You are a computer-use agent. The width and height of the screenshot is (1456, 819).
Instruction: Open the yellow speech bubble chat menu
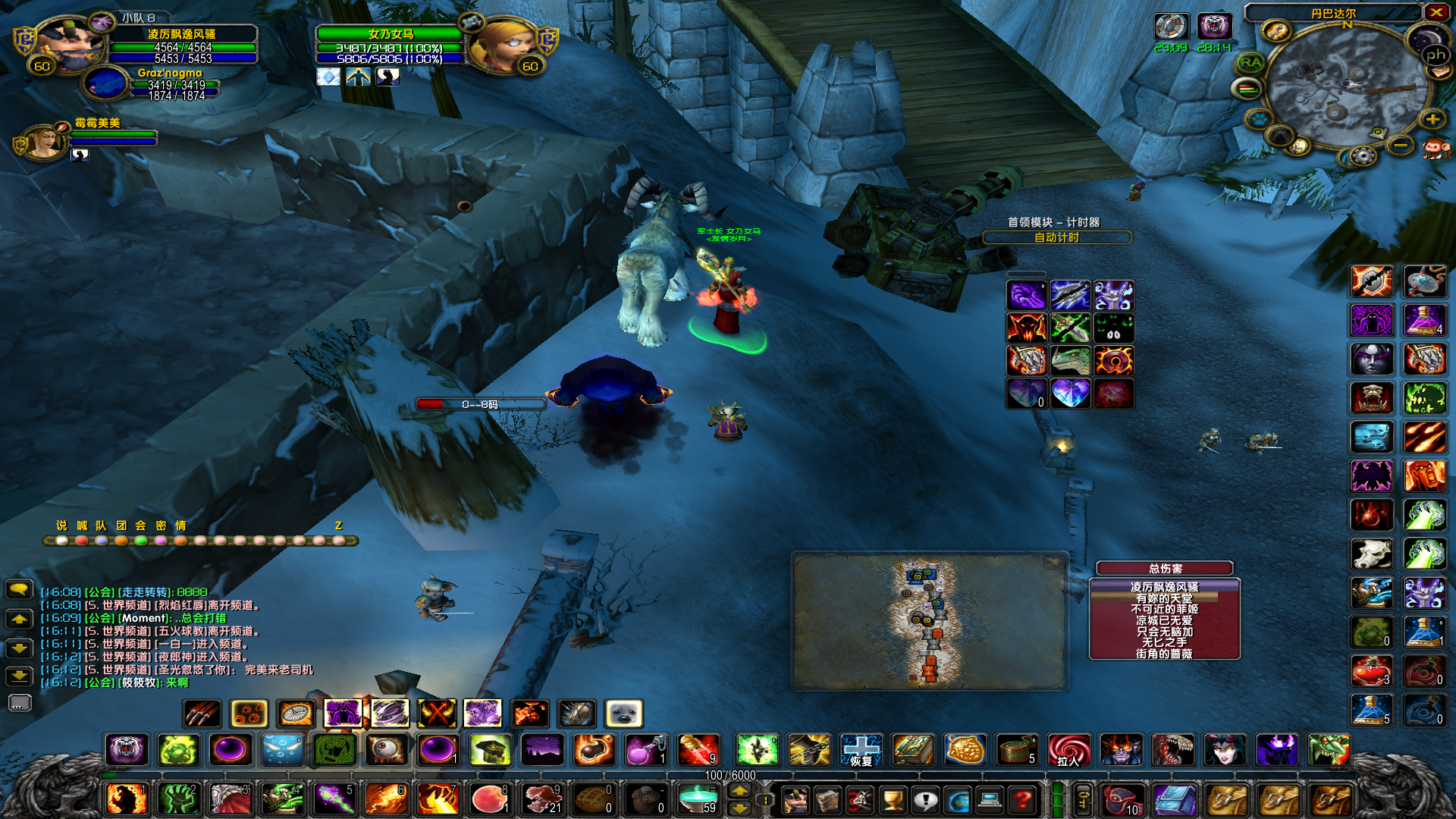tap(19, 589)
